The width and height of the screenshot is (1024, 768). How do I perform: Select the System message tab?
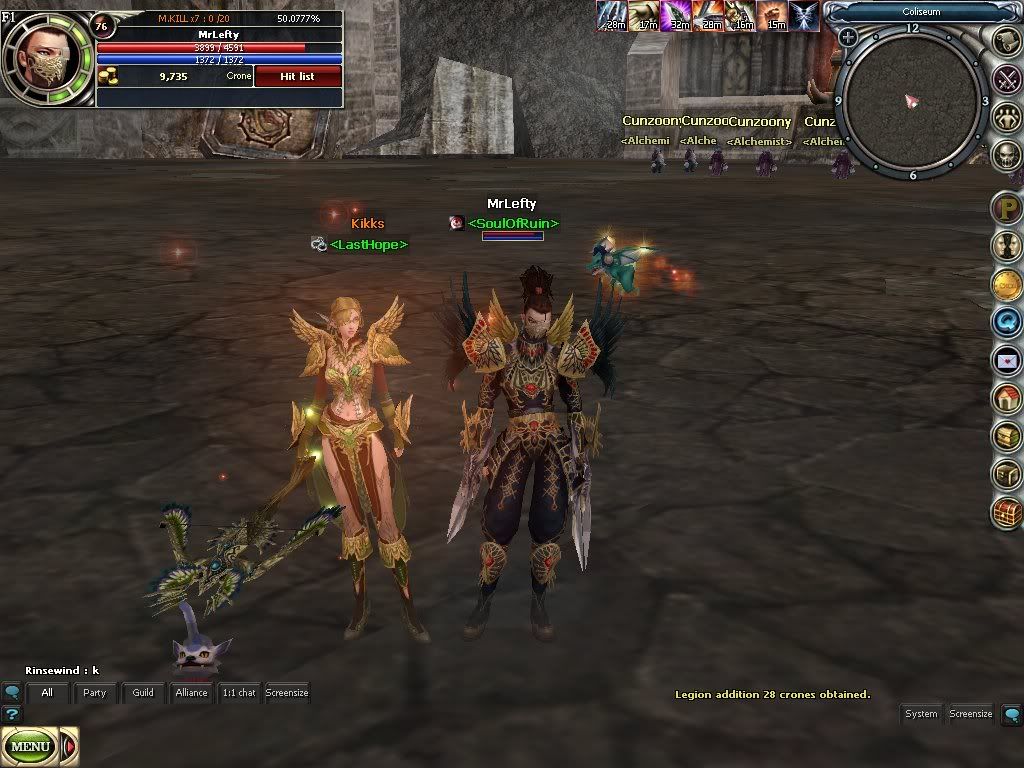click(x=921, y=714)
